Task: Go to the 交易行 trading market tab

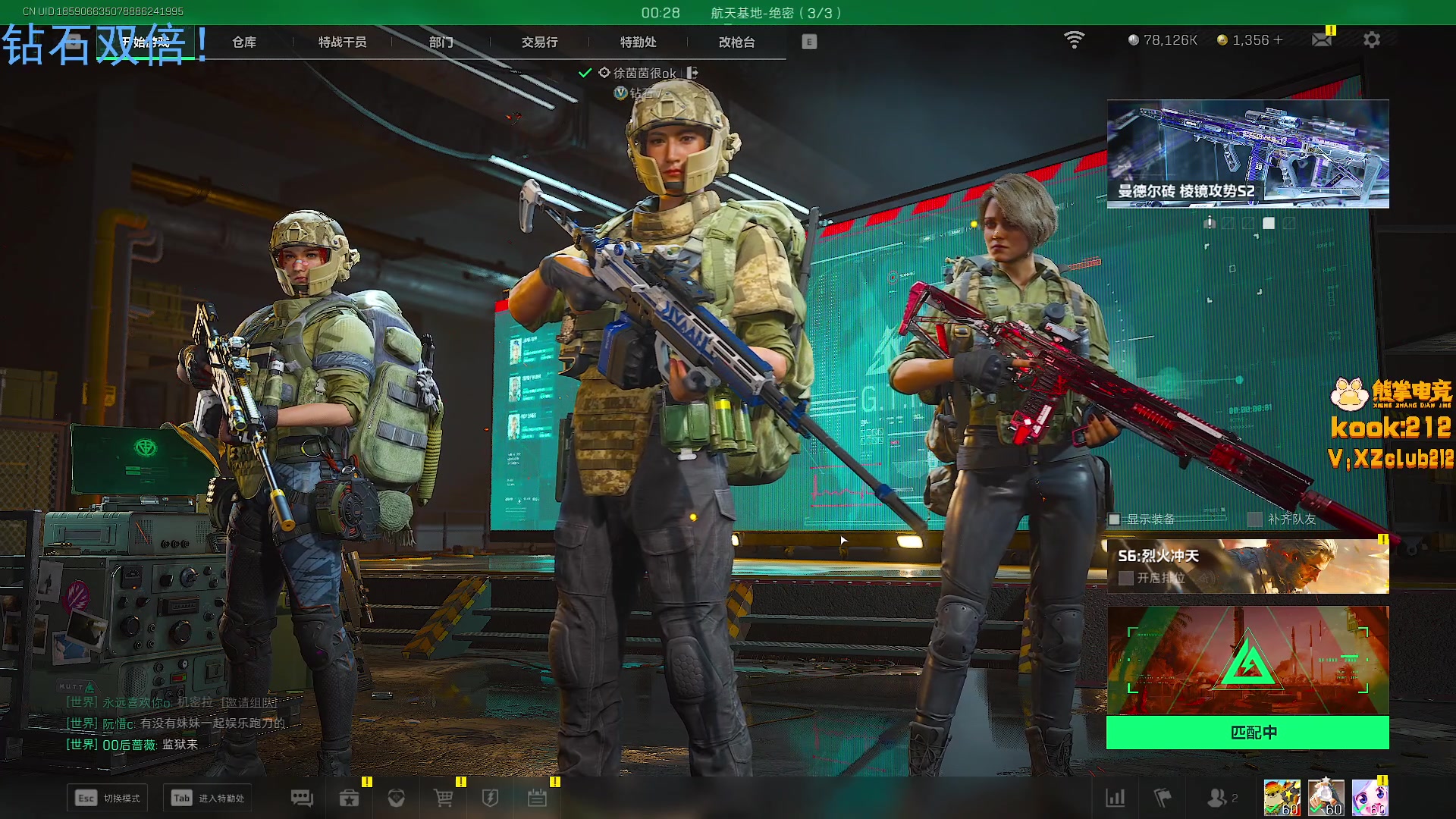Action: click(539, 42)
